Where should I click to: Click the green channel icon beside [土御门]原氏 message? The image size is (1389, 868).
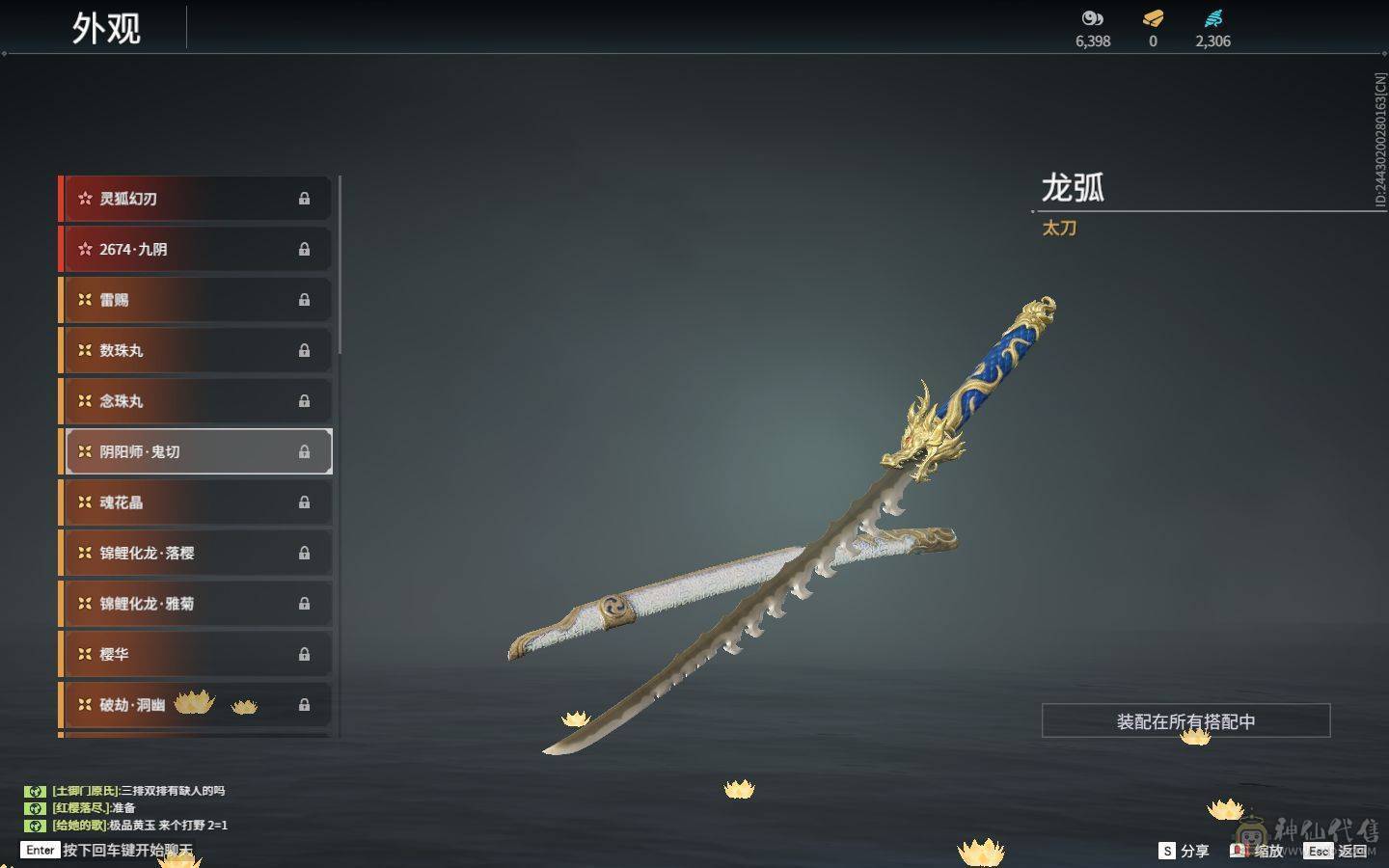(x=36, y=791)
